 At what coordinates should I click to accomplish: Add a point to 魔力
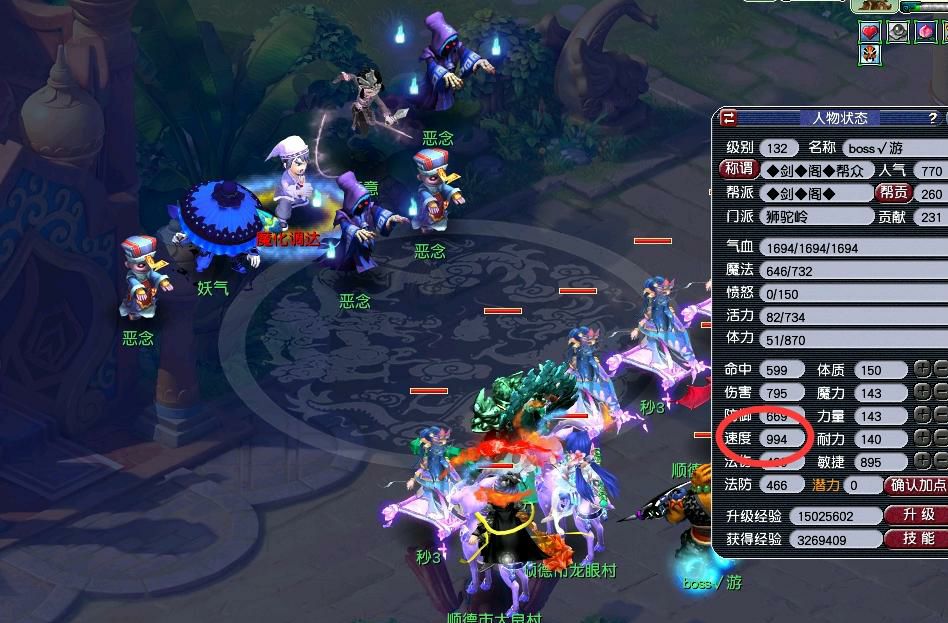(x=921, y=393)
